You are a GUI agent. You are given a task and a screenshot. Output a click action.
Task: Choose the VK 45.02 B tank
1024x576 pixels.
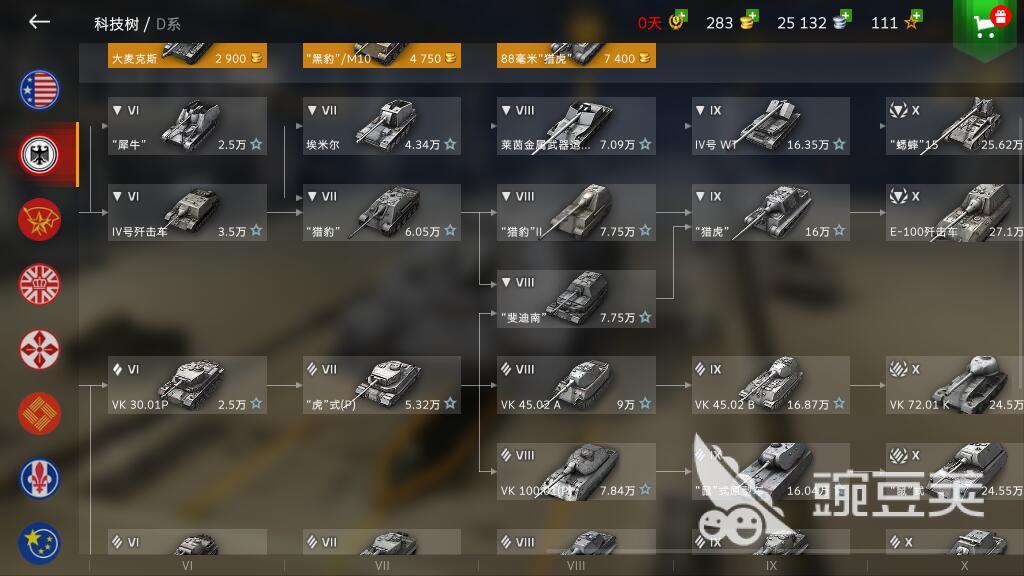tap(771, 385)
